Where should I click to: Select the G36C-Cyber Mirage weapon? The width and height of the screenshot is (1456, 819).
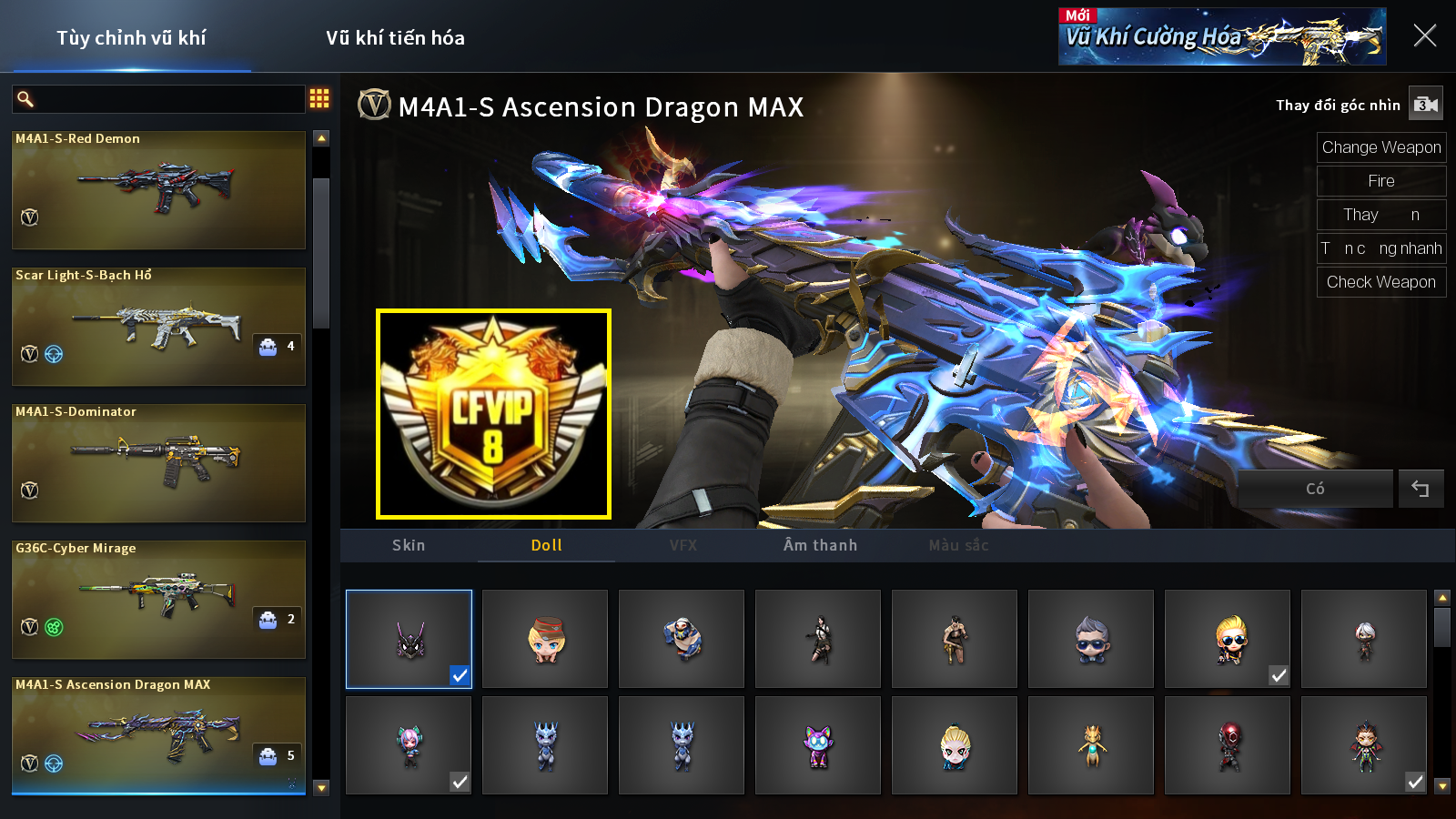tap(158, 599)
